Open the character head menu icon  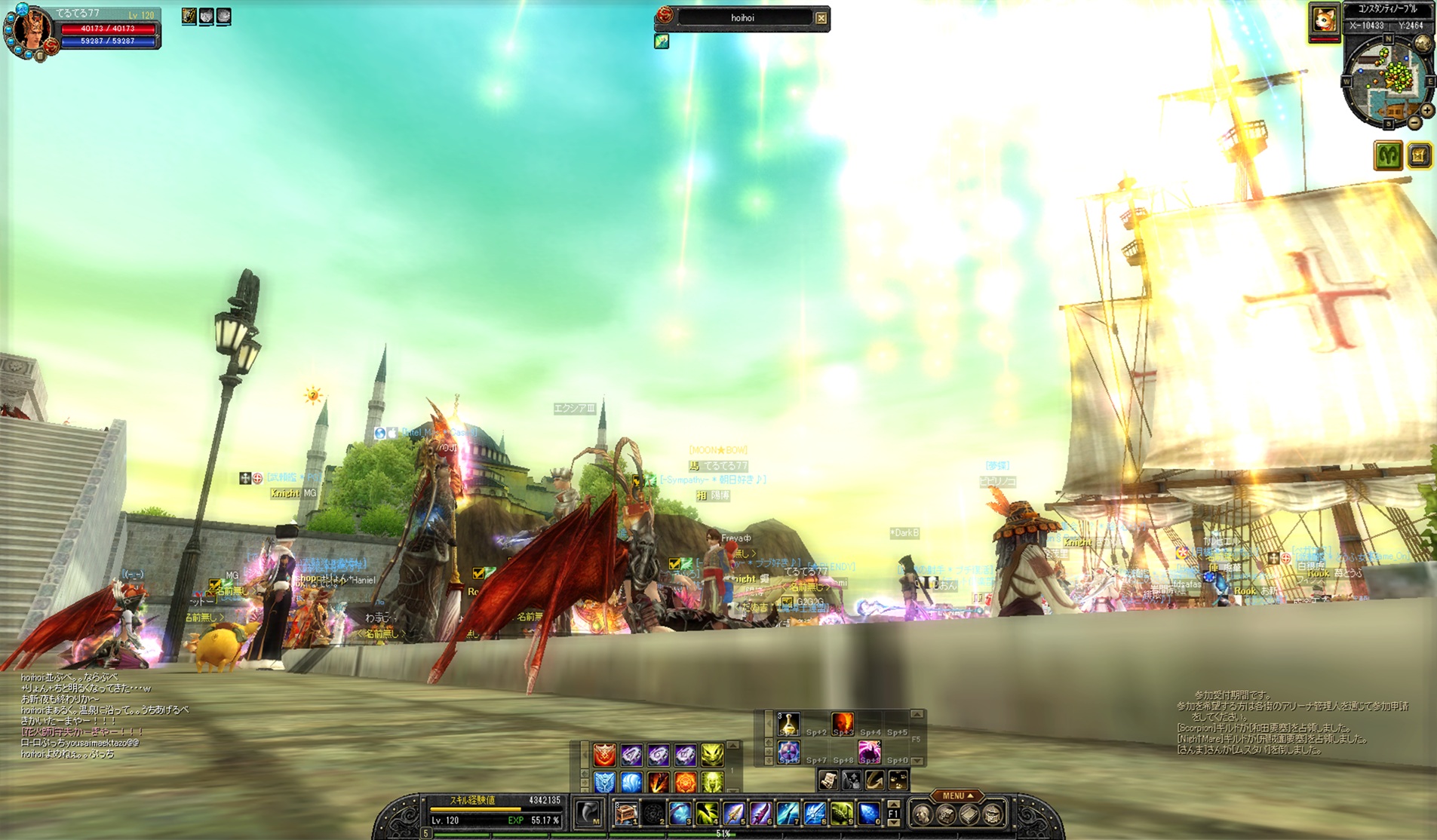pos(922,814)
